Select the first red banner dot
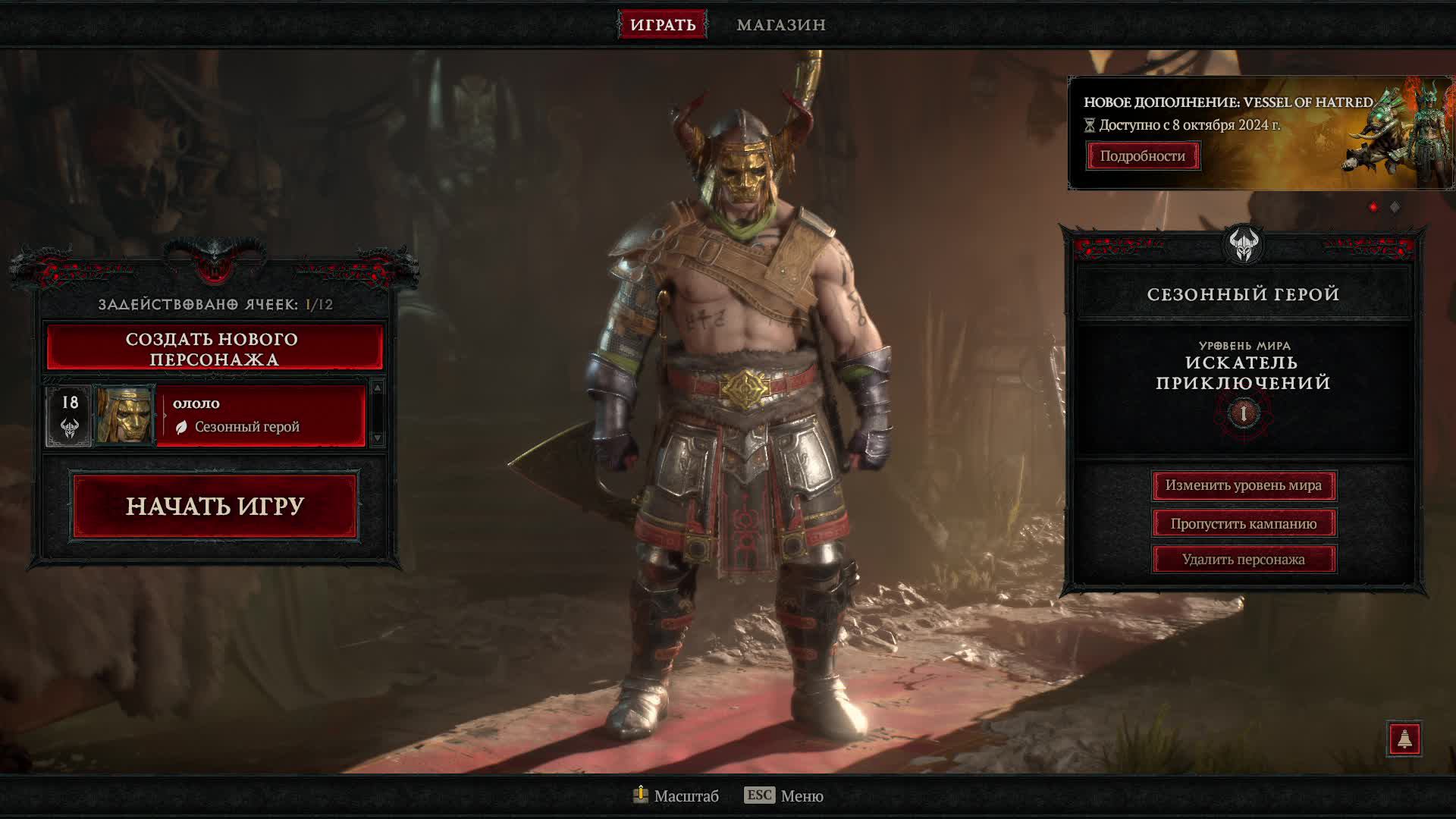 coord(1373,207)
